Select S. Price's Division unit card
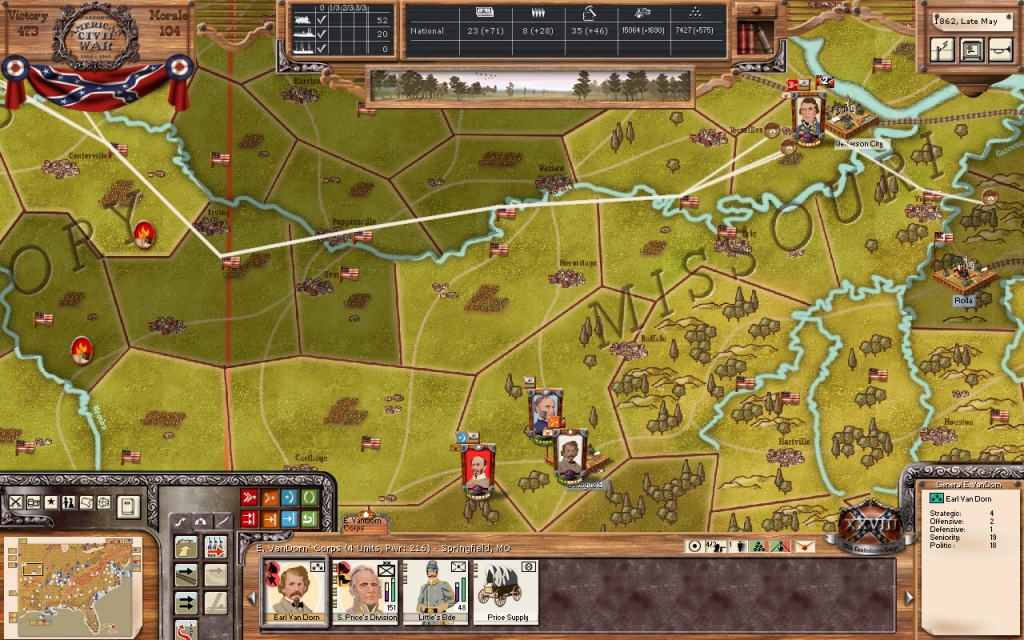This screenshot has height=640, width=1024. 366,590
